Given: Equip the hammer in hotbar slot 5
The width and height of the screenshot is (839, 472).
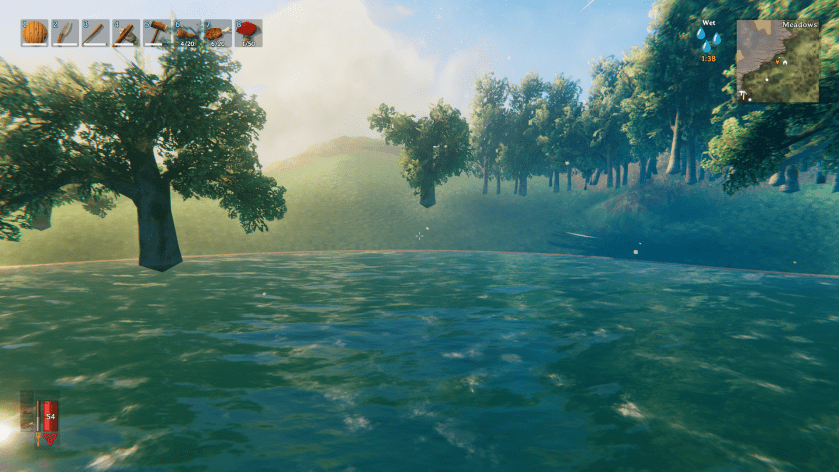Looking at the screenshot, I should click(x=157, y=33).
